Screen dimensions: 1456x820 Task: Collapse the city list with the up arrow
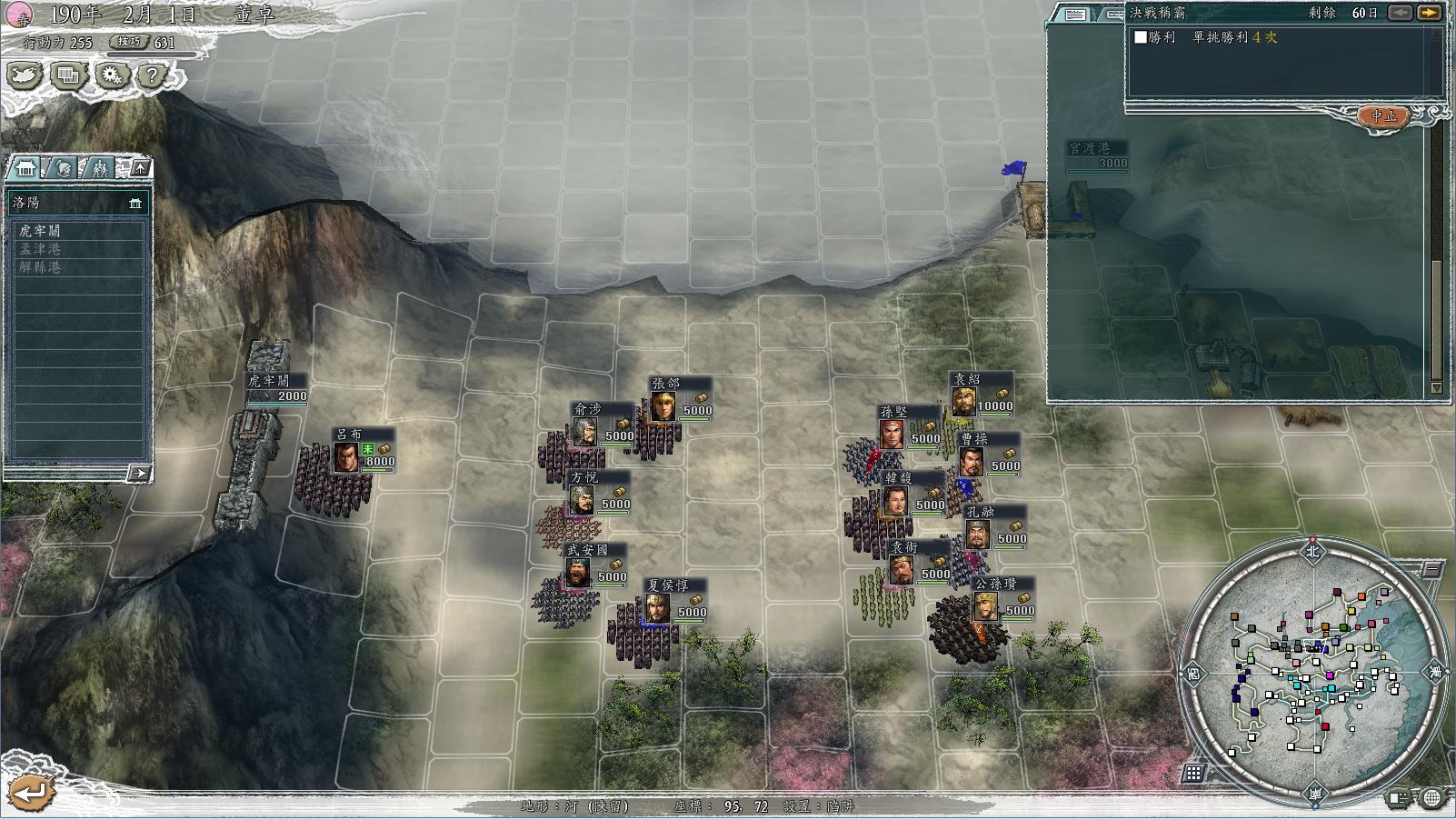point(140,168)
